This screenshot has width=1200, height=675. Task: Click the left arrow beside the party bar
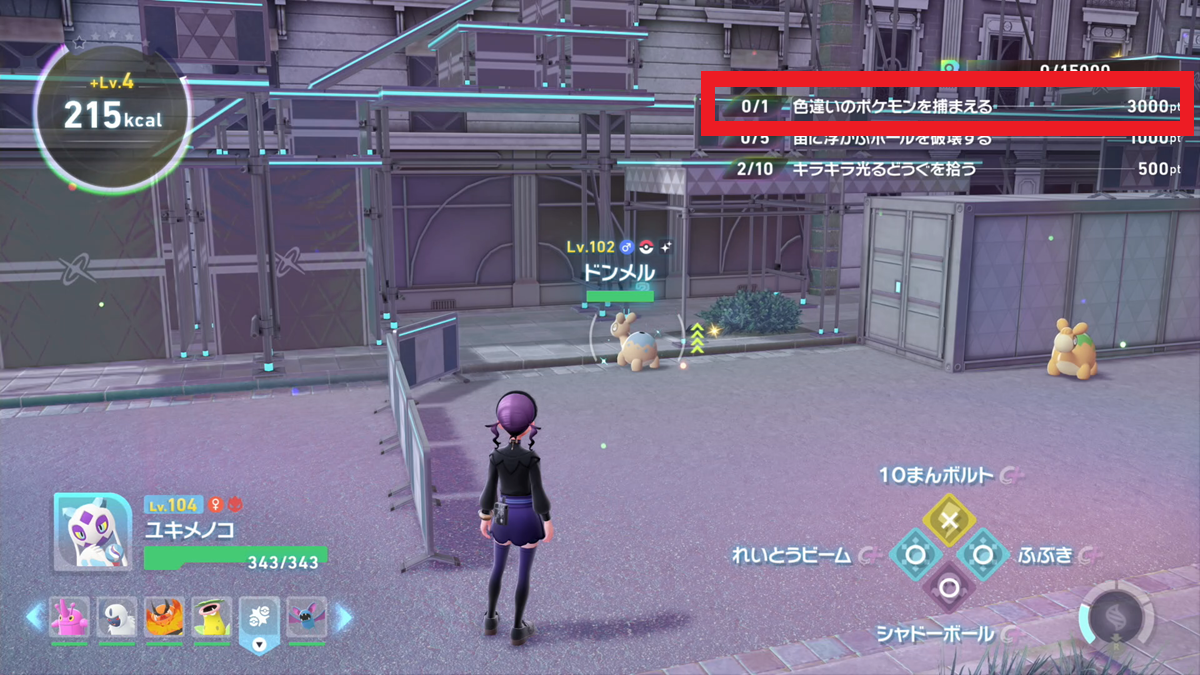click(x=34, y=618)
